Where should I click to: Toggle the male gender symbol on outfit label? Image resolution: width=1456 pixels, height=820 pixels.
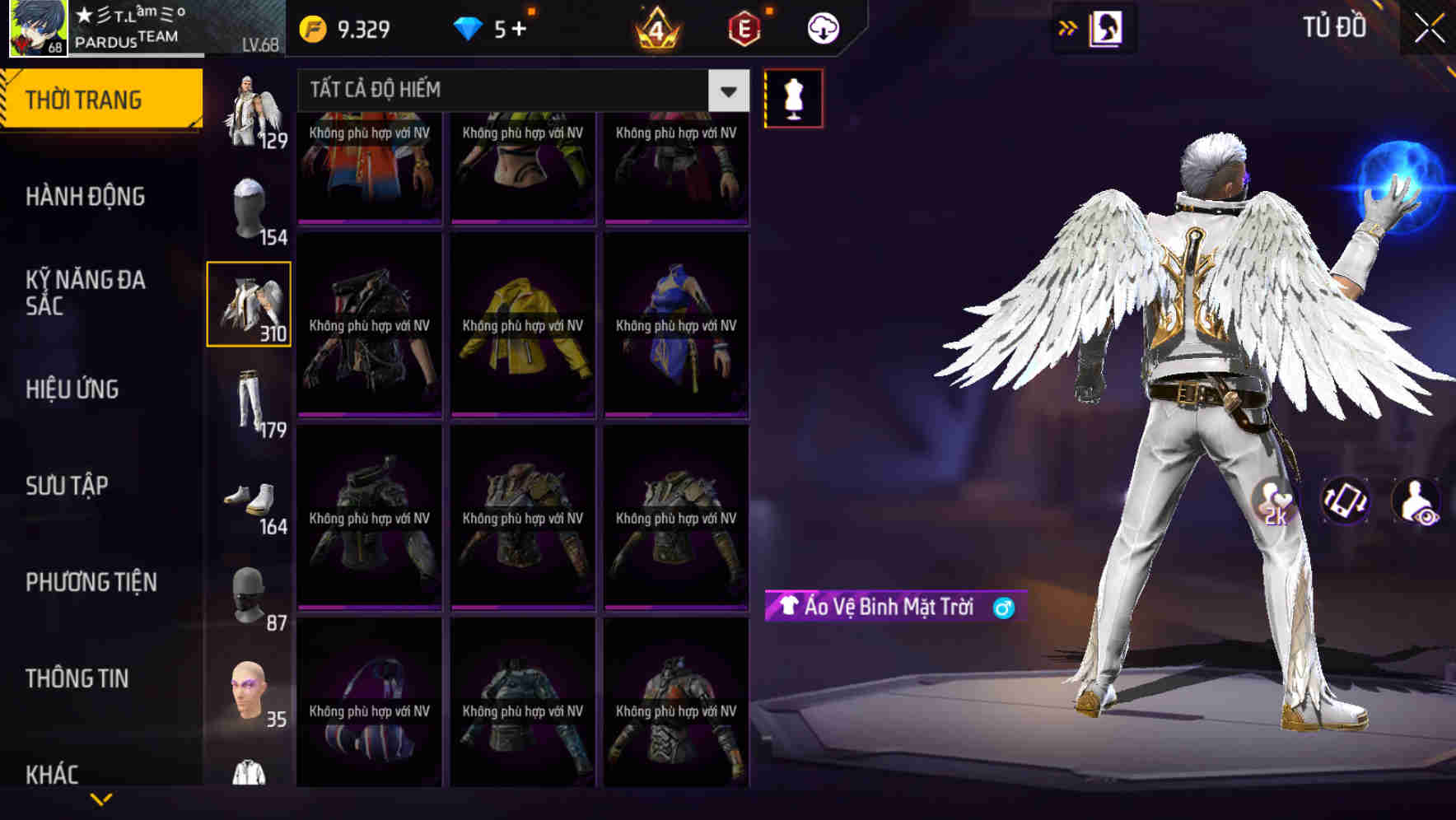pos(1002,608)
